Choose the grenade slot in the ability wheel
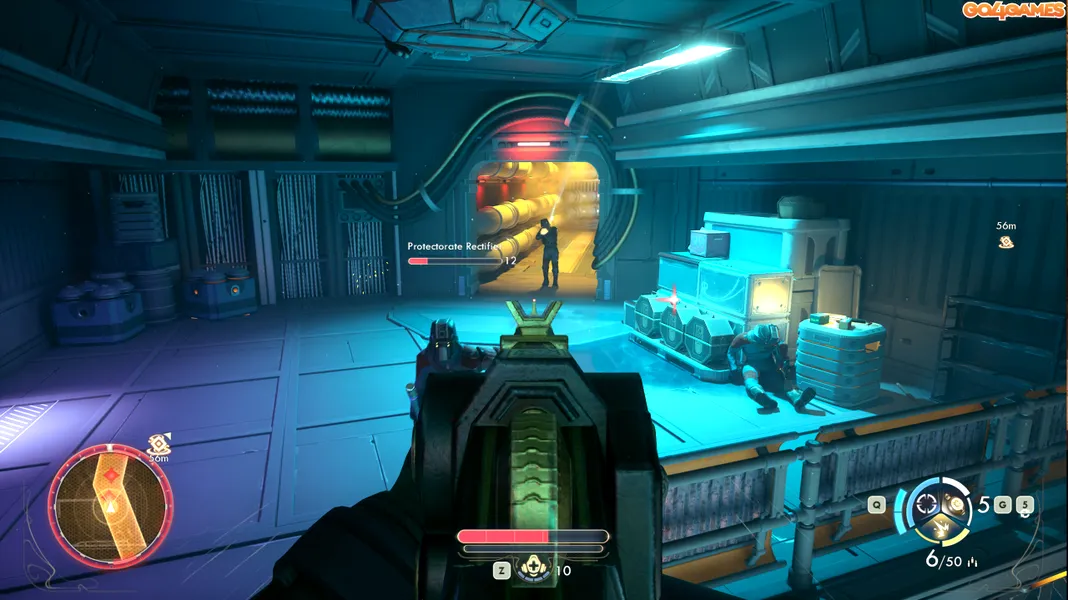1068x600 pixels. pos(958,503)
